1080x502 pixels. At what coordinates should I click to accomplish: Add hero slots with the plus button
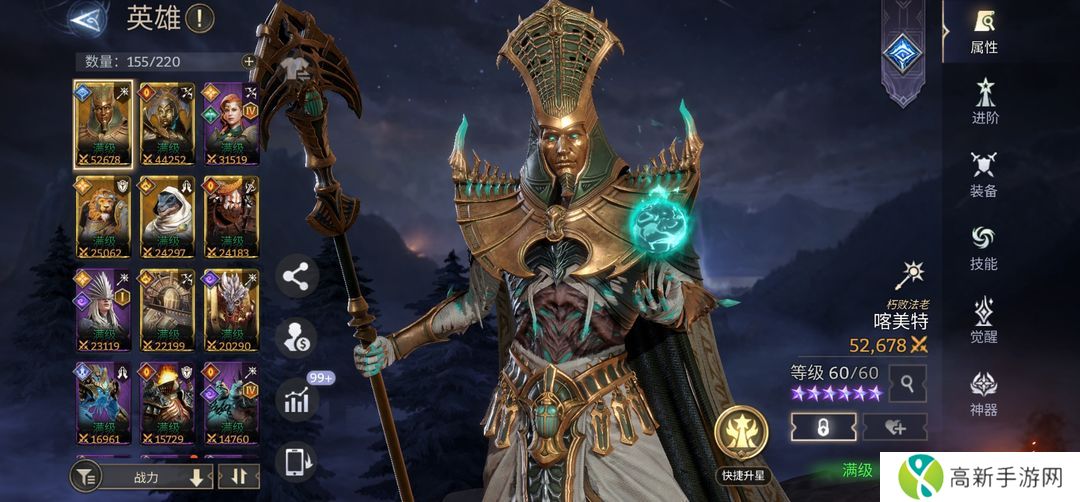[x=249, y=61]
